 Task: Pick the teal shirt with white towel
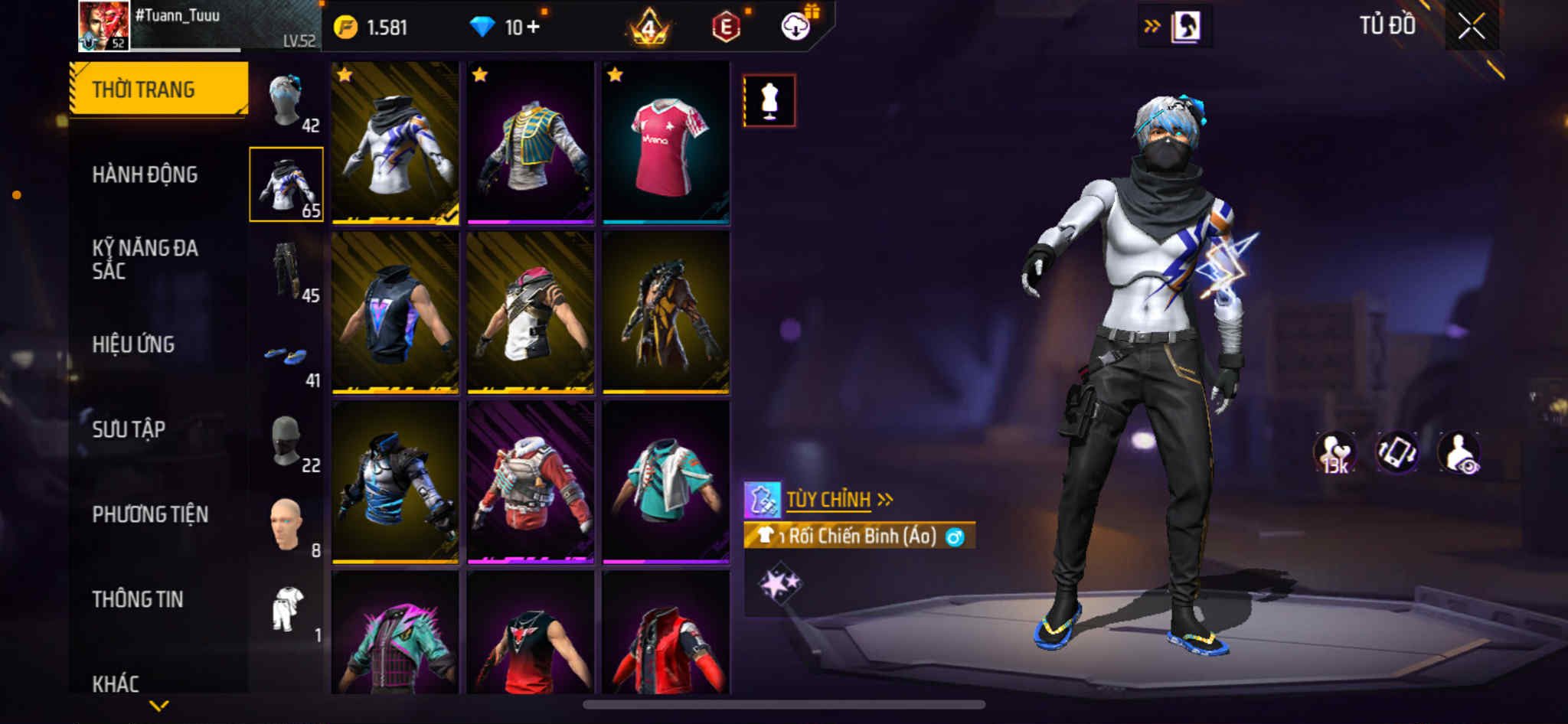(665, 482)
